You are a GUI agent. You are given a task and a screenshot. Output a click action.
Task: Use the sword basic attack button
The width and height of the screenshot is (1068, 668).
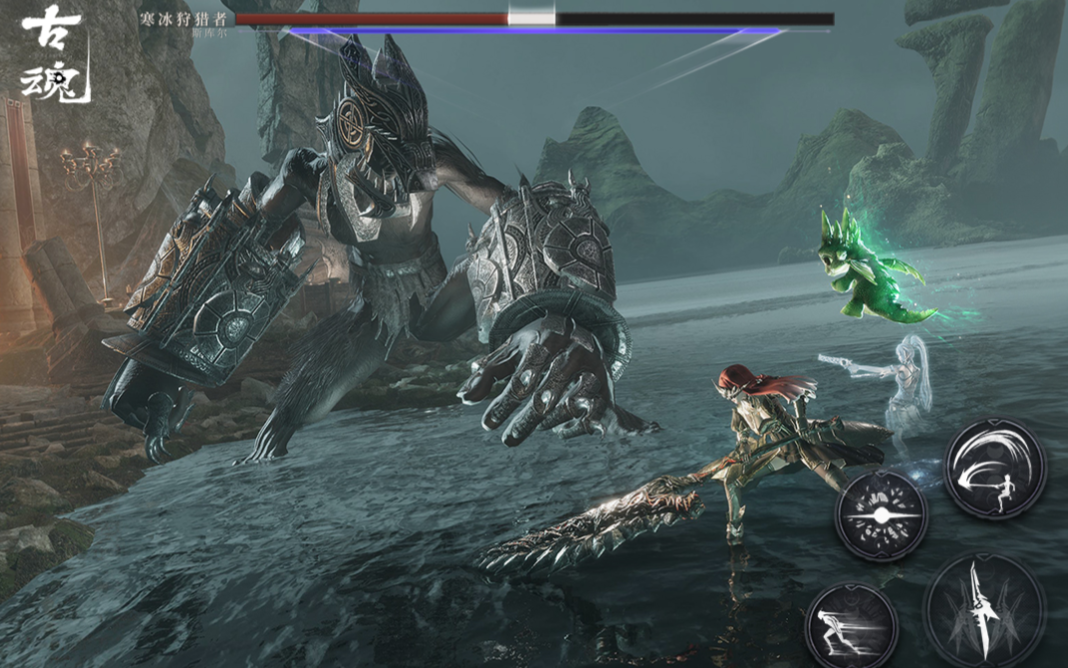[x=984, y=608]
